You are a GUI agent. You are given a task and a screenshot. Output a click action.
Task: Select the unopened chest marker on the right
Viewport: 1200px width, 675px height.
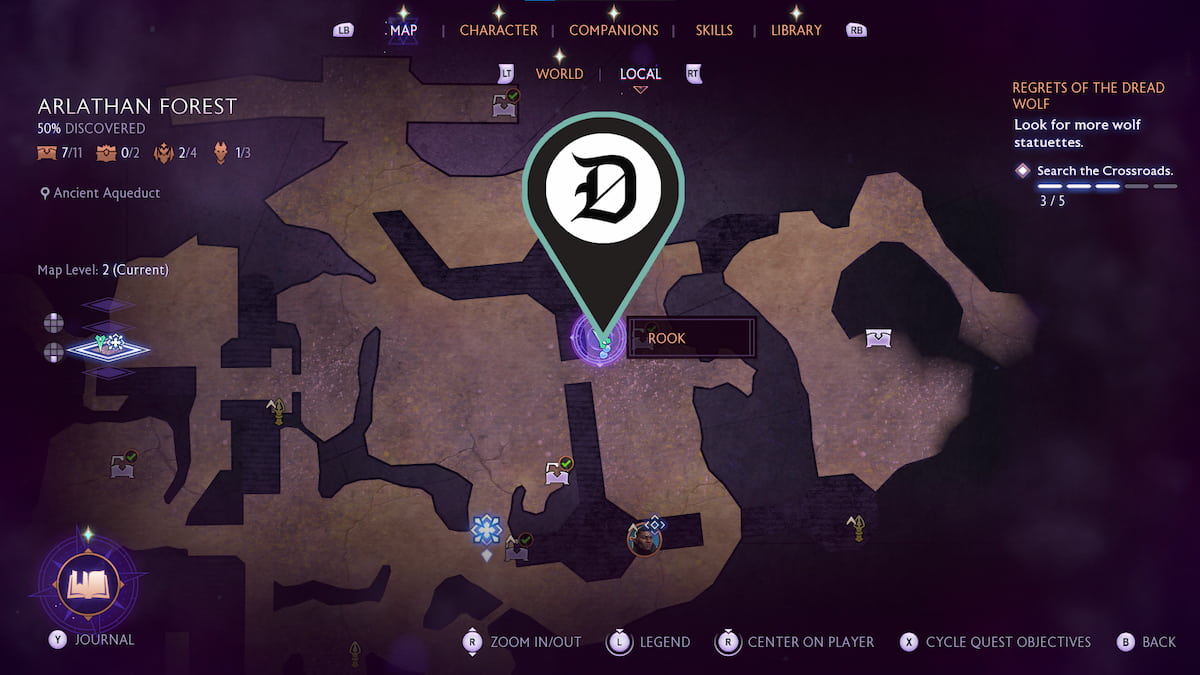pos(878,338)
